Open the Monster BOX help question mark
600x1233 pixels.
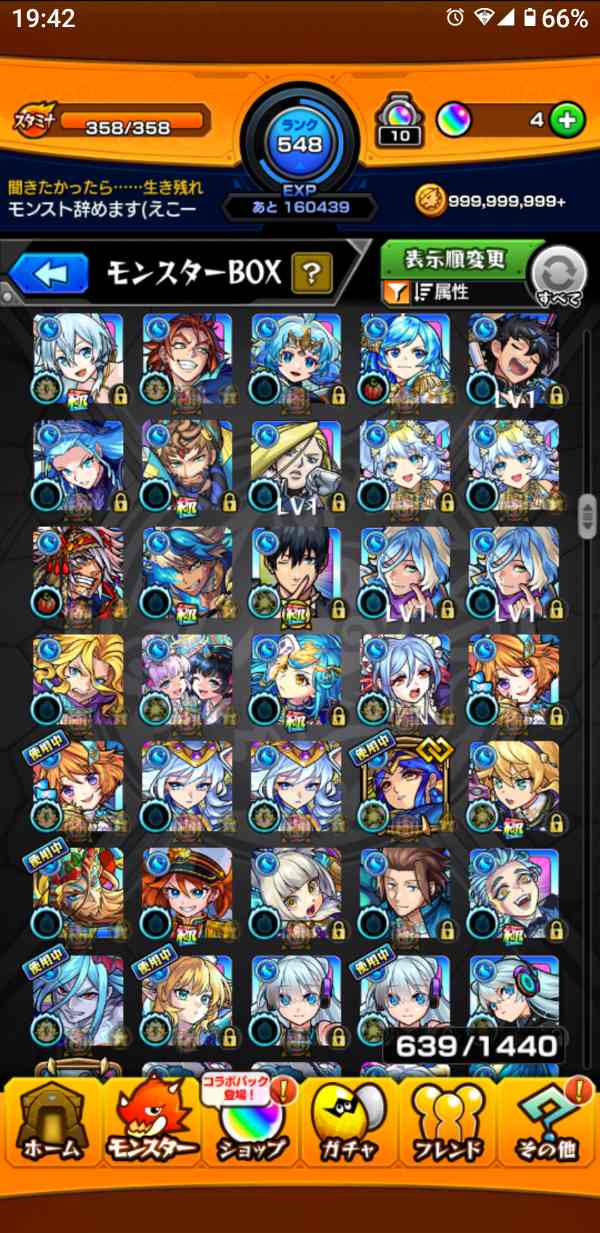point(312,272)
